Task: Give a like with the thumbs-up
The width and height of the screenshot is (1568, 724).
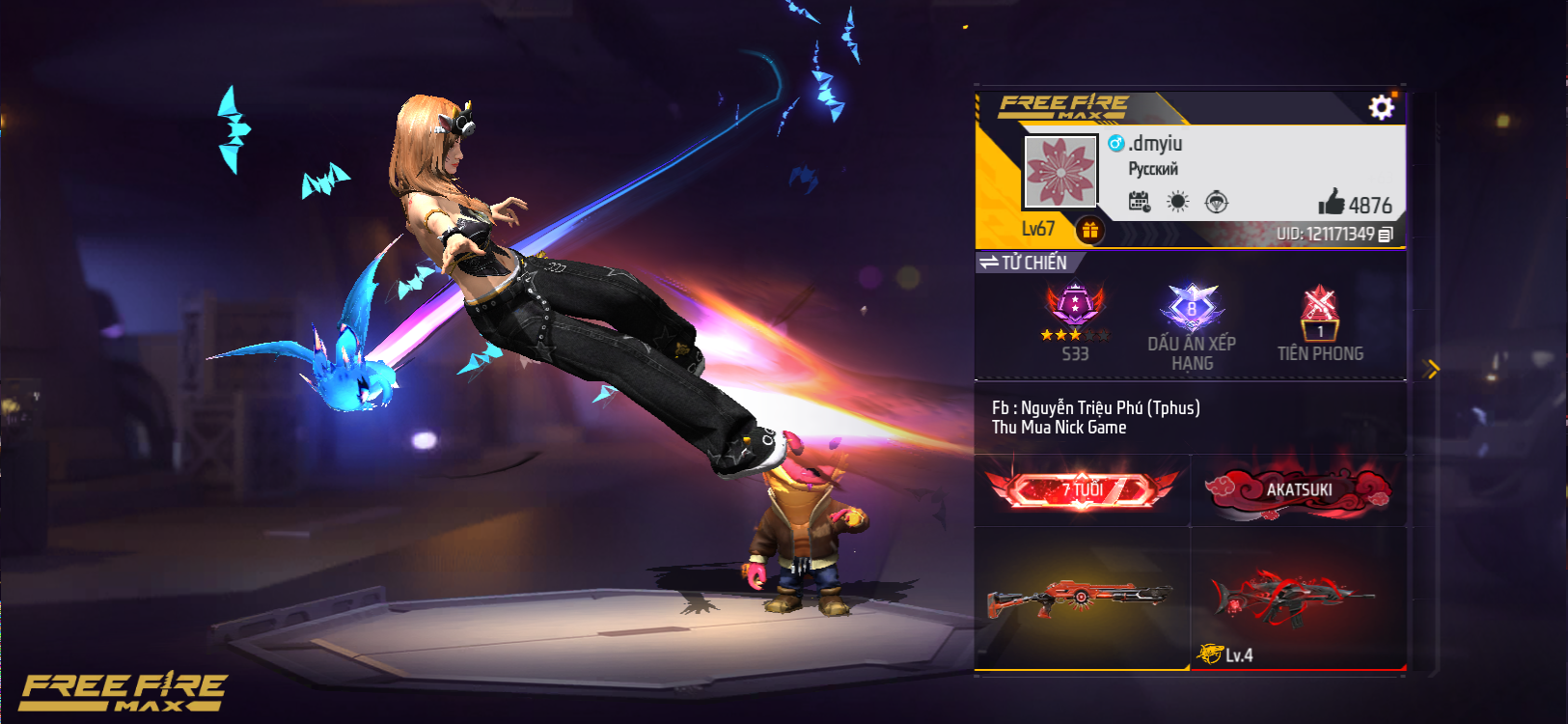Action: pos(1333,202)
